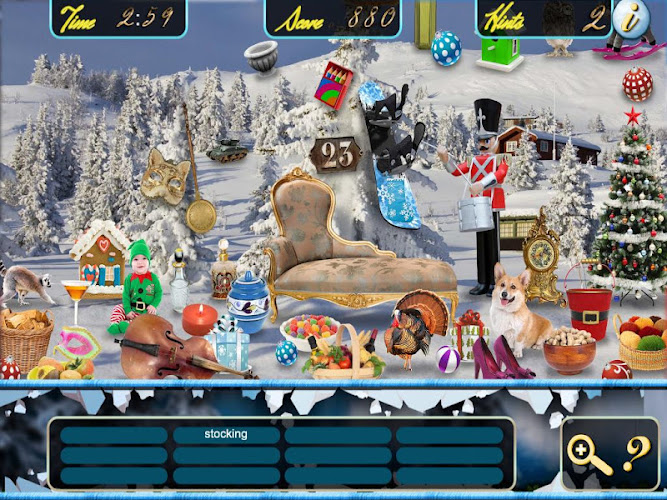Select the stocking entry in the item list

[x=226, y=435]
